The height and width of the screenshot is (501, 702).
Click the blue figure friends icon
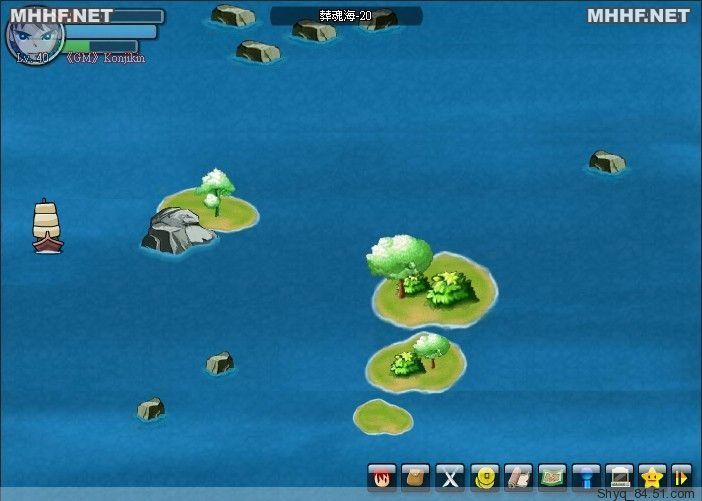586,476
